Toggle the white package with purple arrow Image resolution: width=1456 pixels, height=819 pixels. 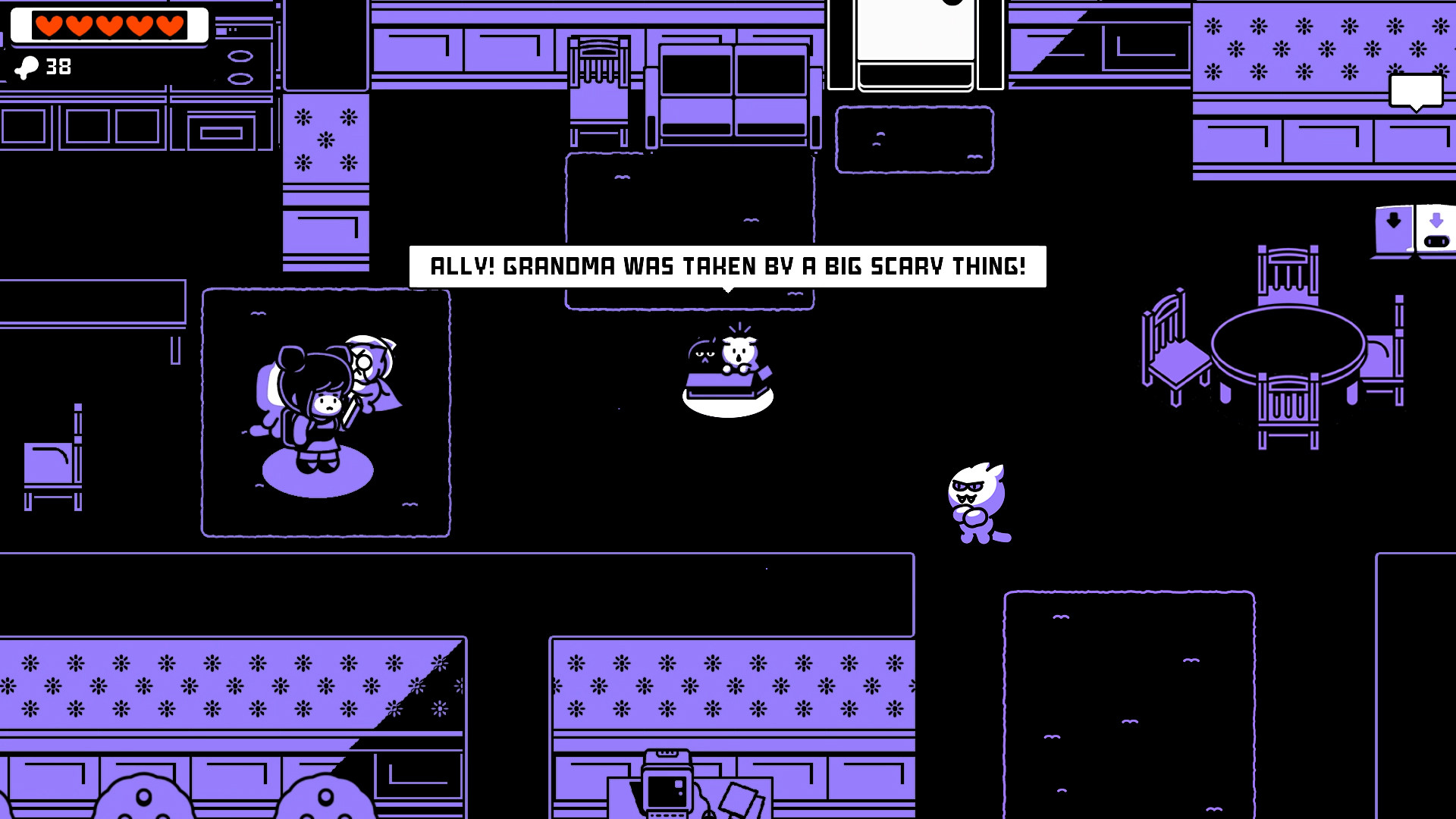(x=1436, y=226)
